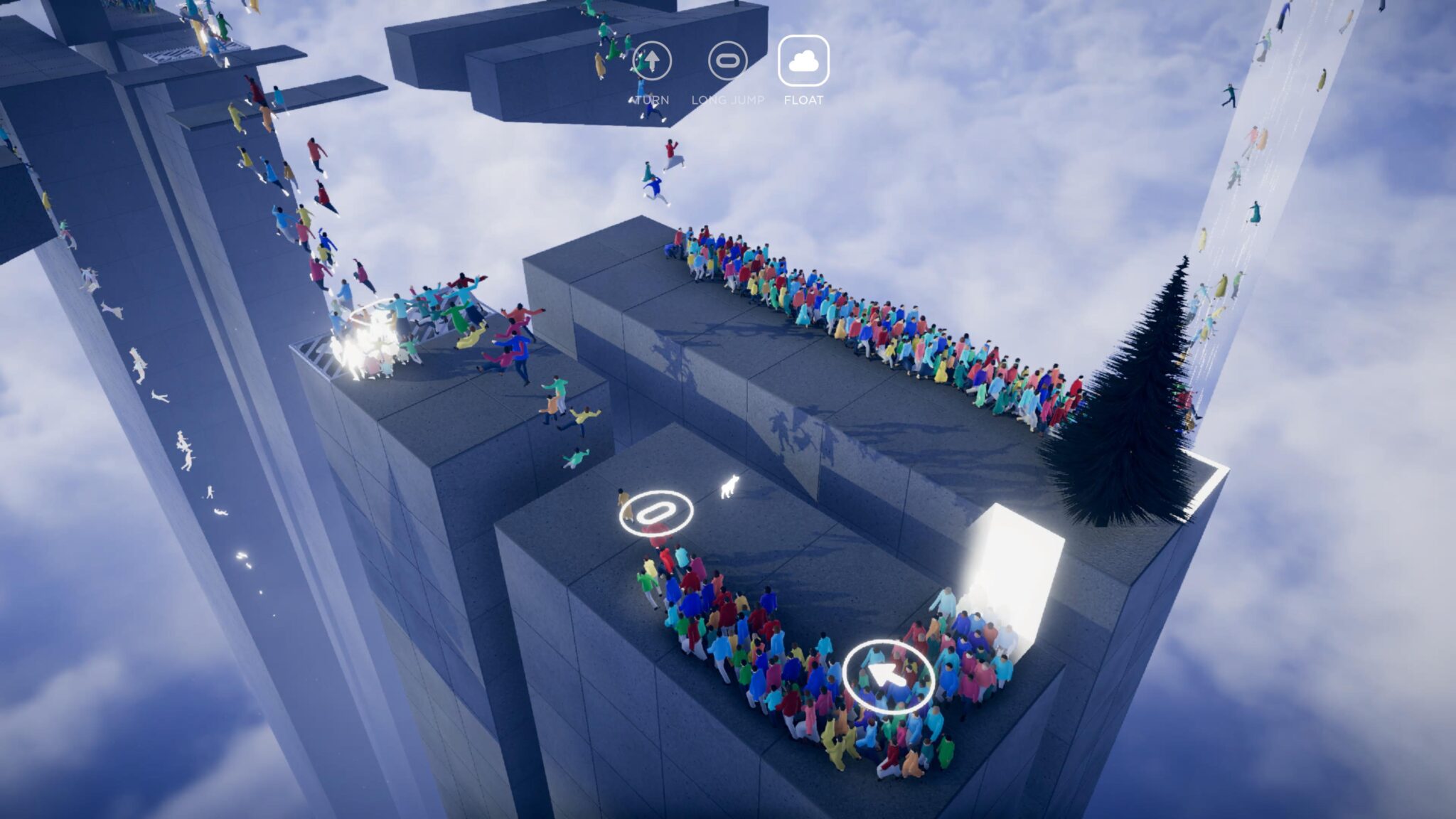Select the placed turn arrow marker
Image resolution: width=1456 pixels, height=819 pixels.
[888, 676]
